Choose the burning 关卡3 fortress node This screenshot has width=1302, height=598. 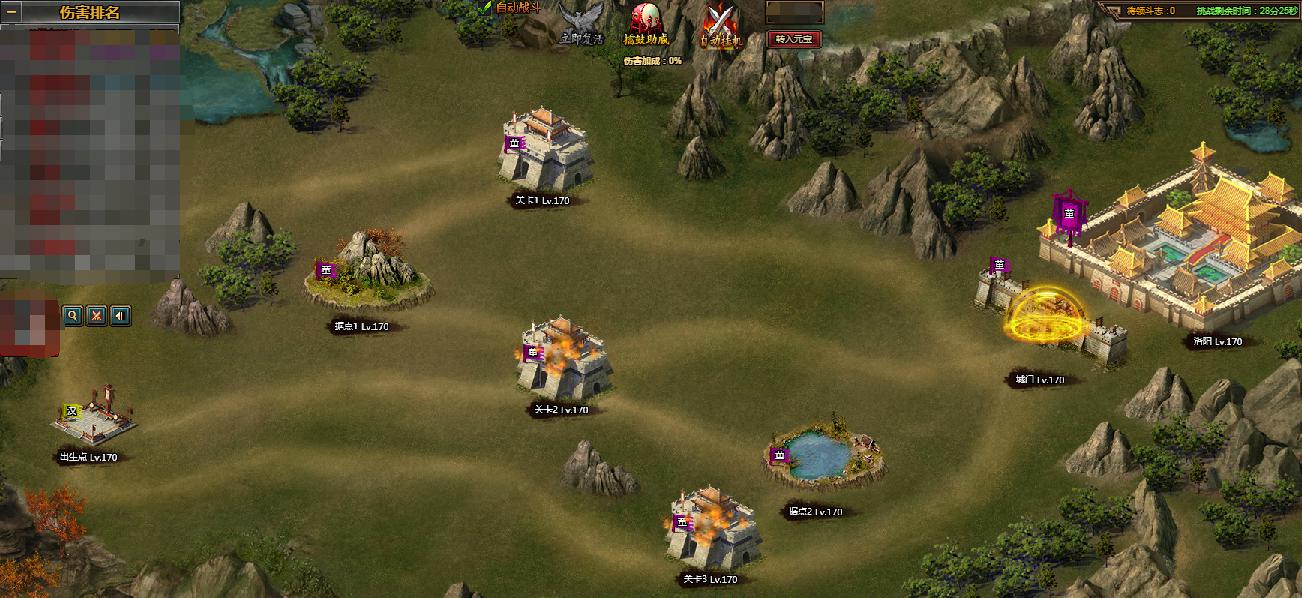712,528
